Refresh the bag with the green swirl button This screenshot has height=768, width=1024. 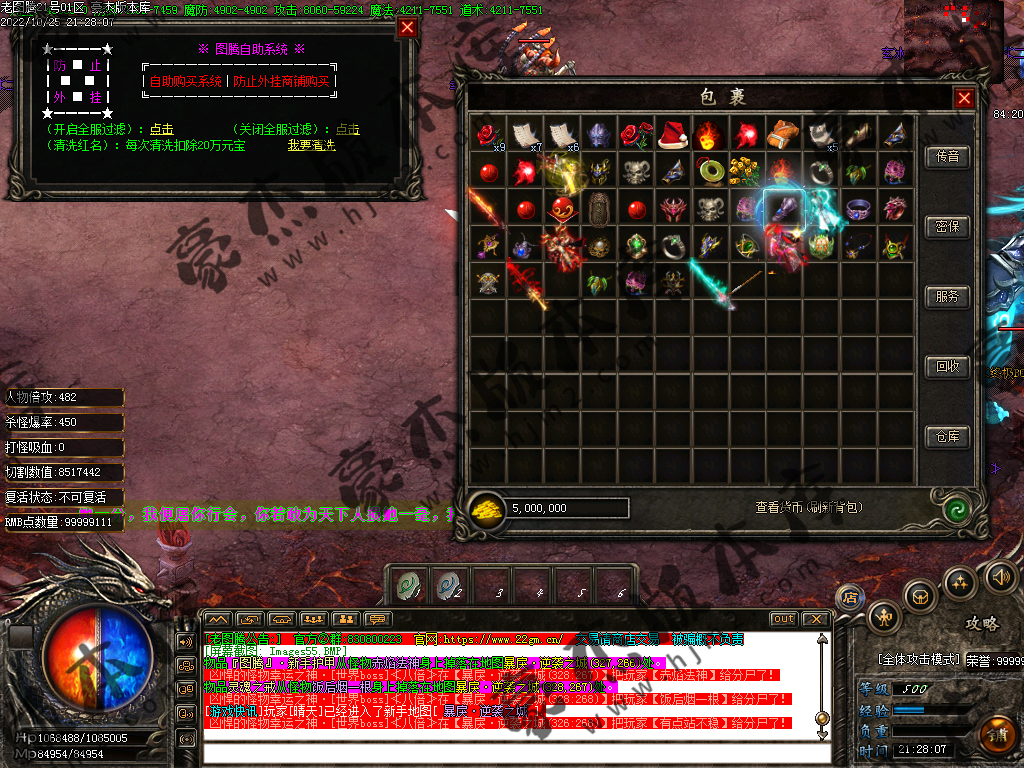tap(957, 508)
